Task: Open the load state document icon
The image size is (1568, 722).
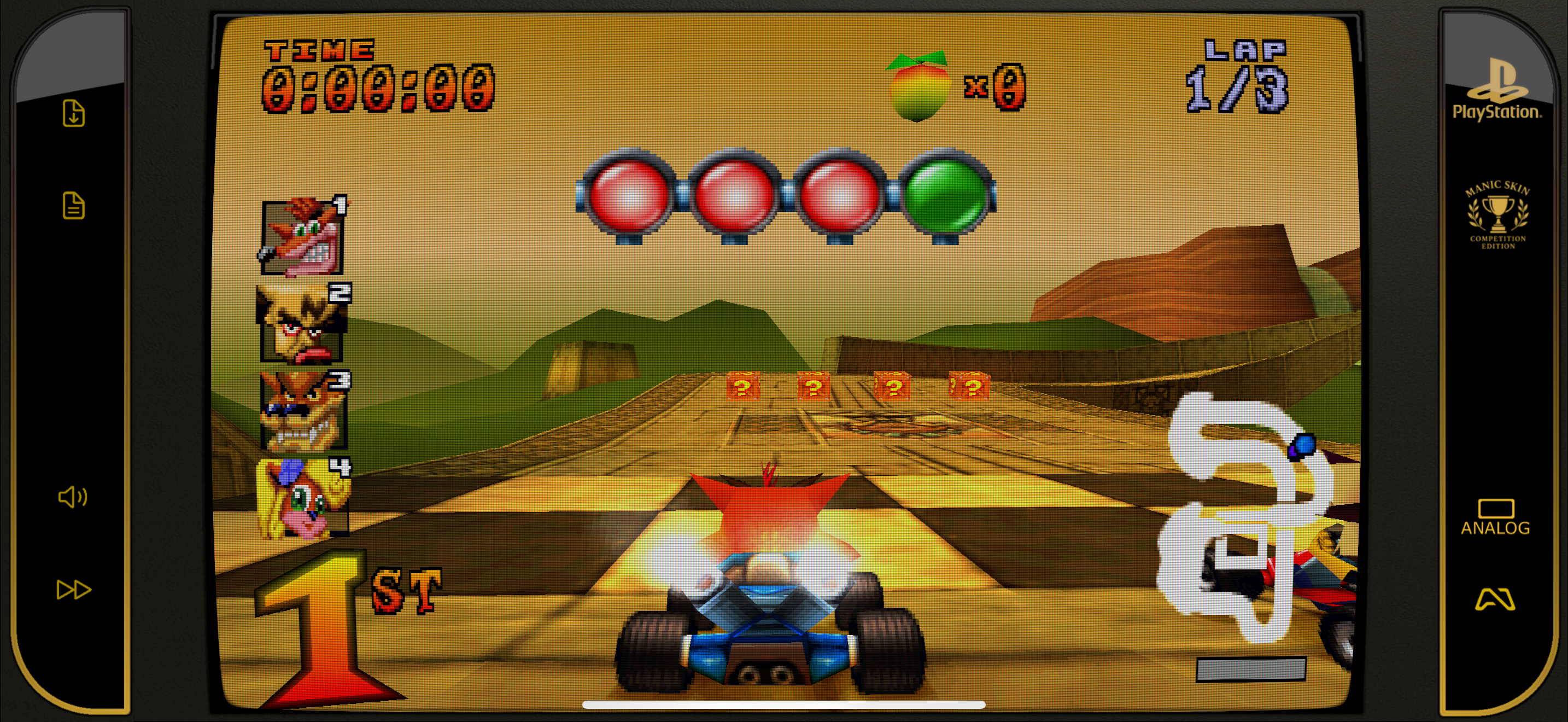Action: click(74, 206)
